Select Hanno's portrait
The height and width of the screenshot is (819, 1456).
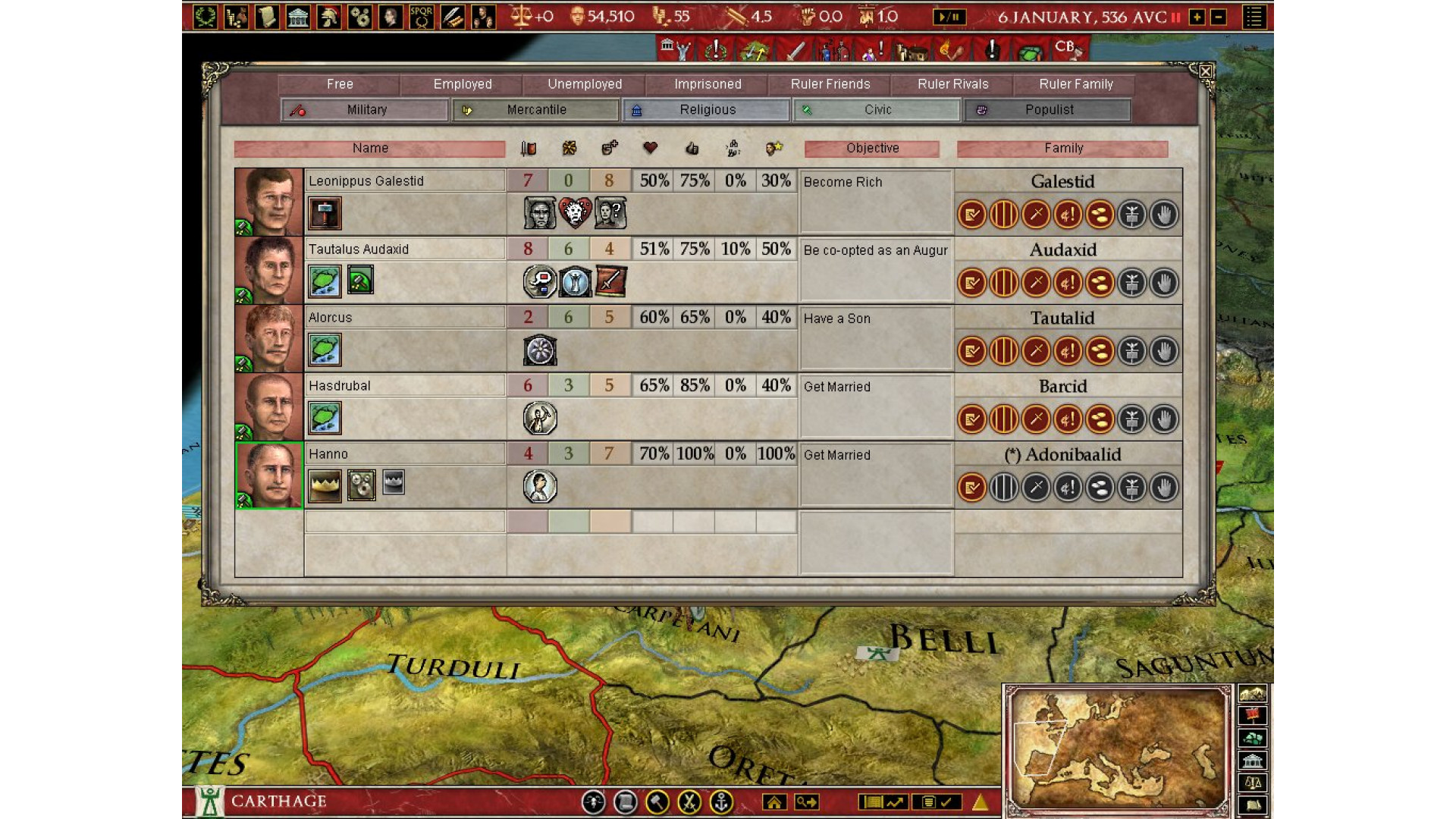(269, 475)
